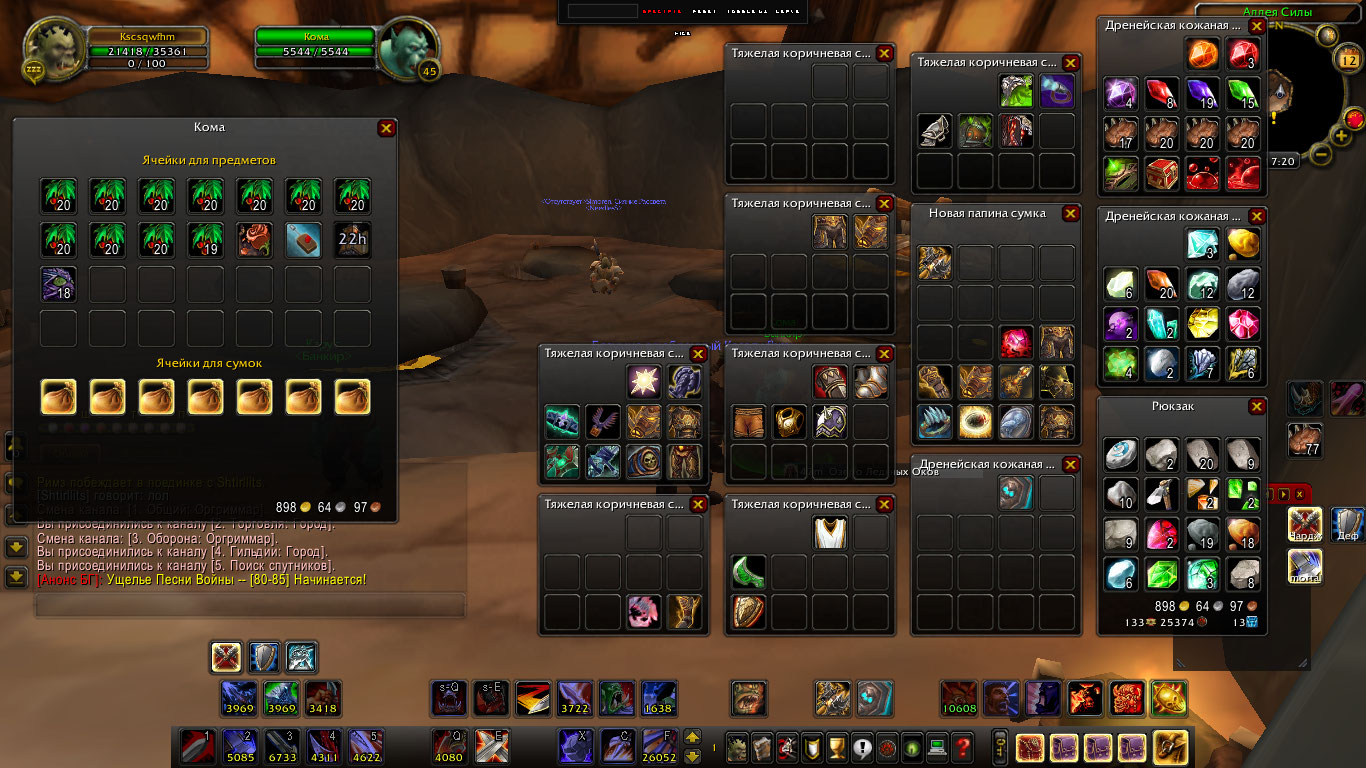Open help via the red question mark
Image resolution: width=1366 pixels, height=768 pixels.
tap(962, 746)
